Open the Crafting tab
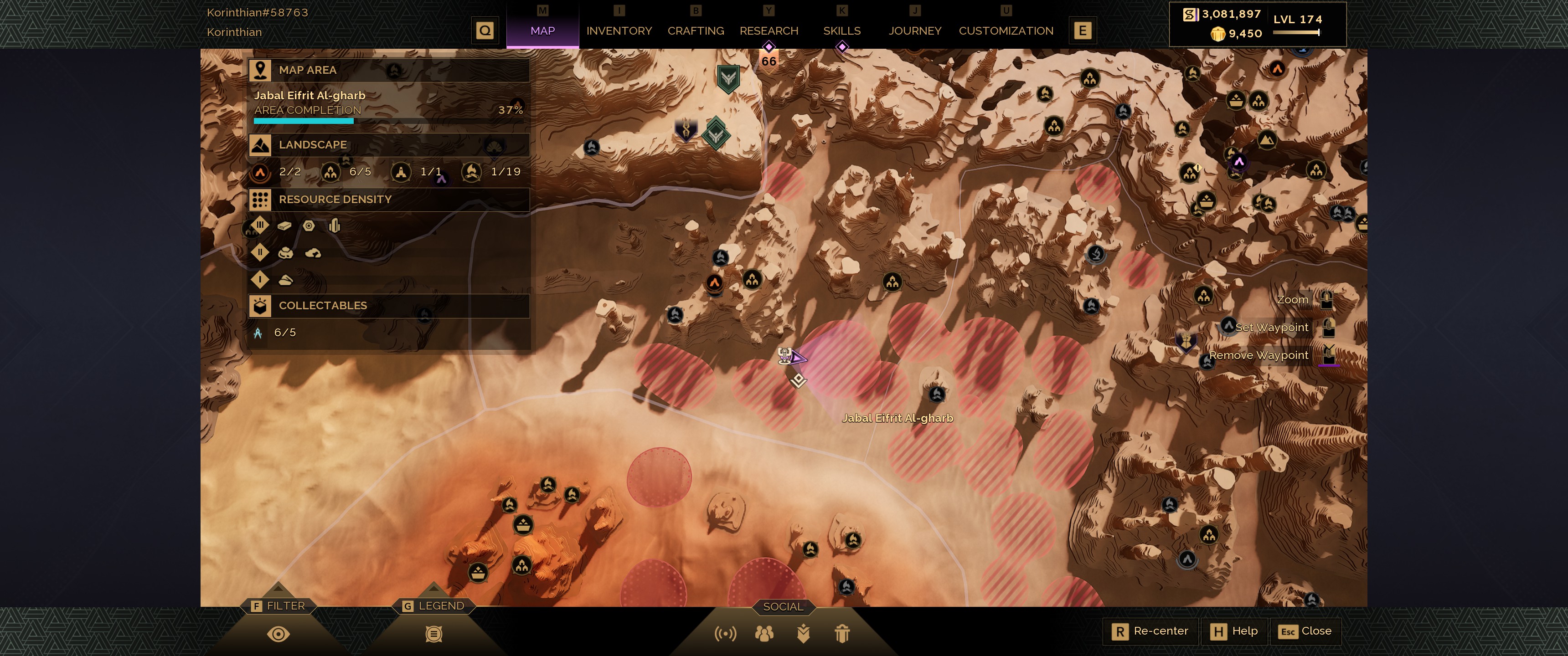Screen dimensions: 1568x656 point(695,31)
